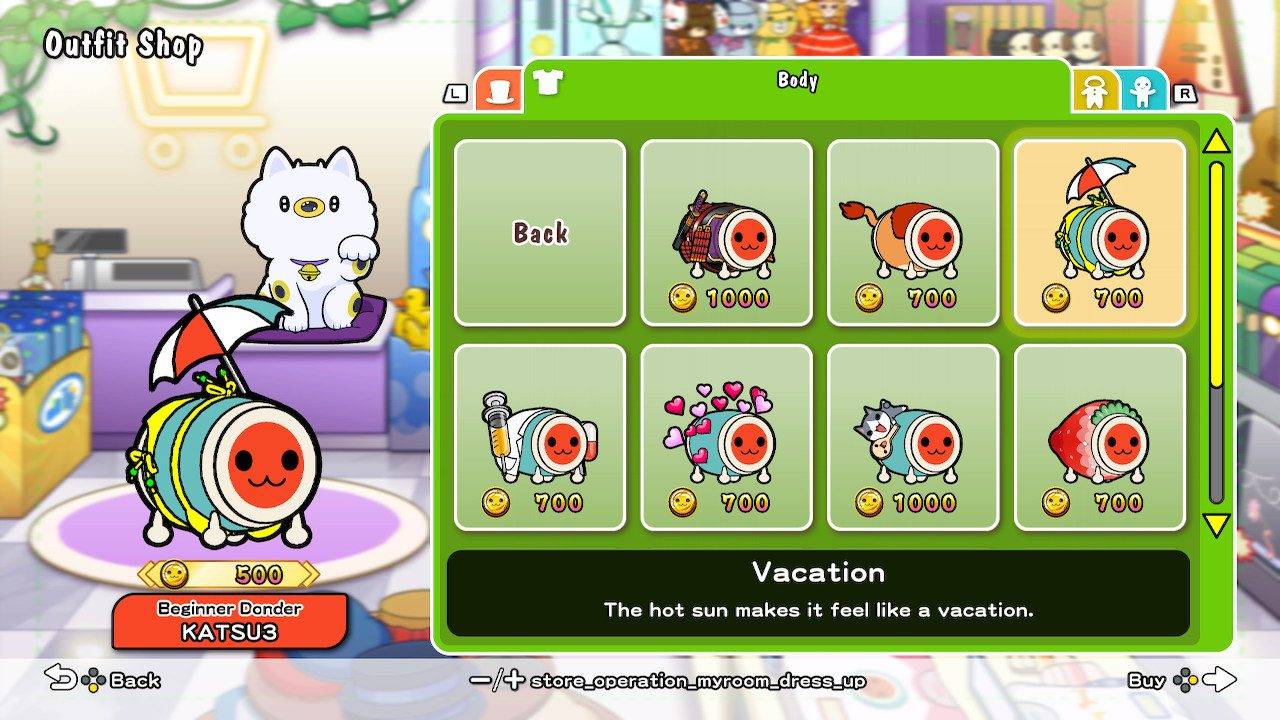Choose the strawberry body outfit
The height and width of the screenshot is (720, 1280).
[x=1100, y=437]
